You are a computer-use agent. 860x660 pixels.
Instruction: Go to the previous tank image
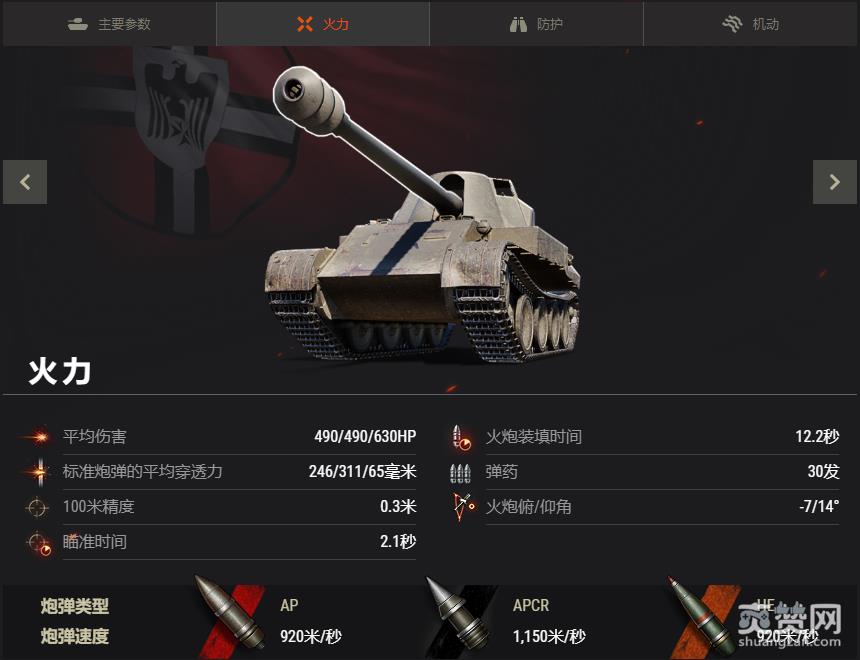(25, 182)
